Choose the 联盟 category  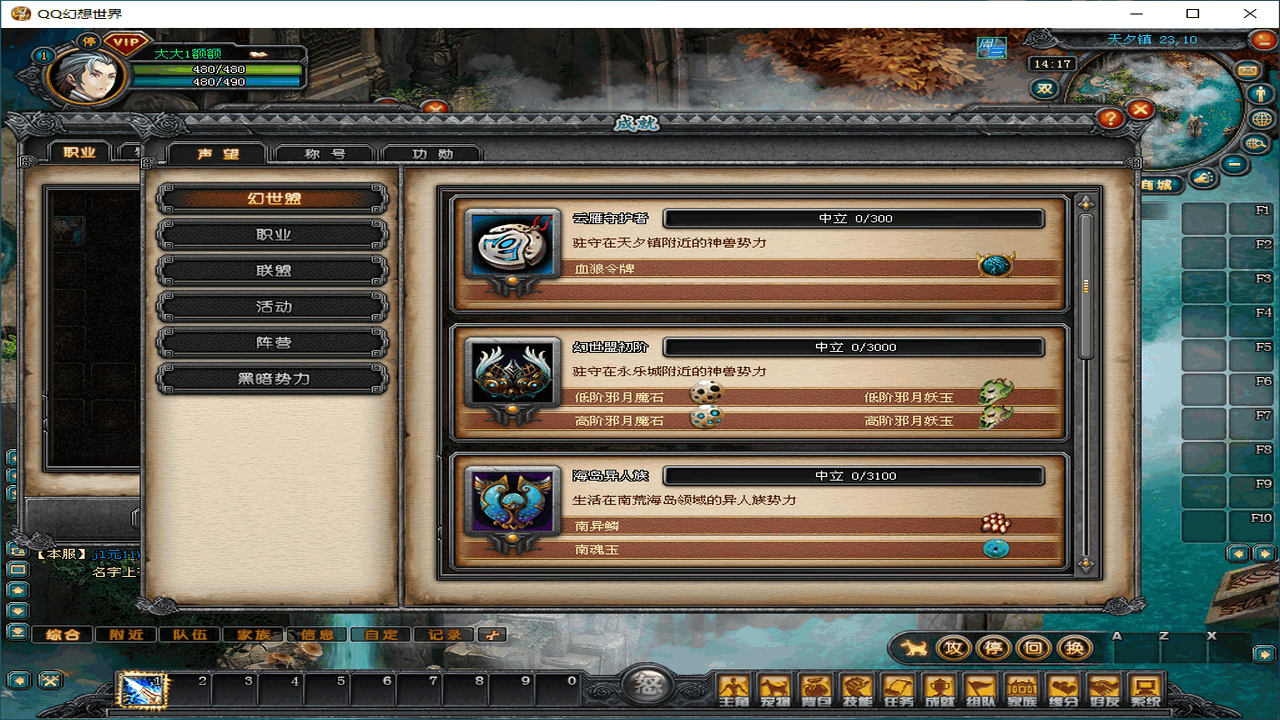(273, 271)
